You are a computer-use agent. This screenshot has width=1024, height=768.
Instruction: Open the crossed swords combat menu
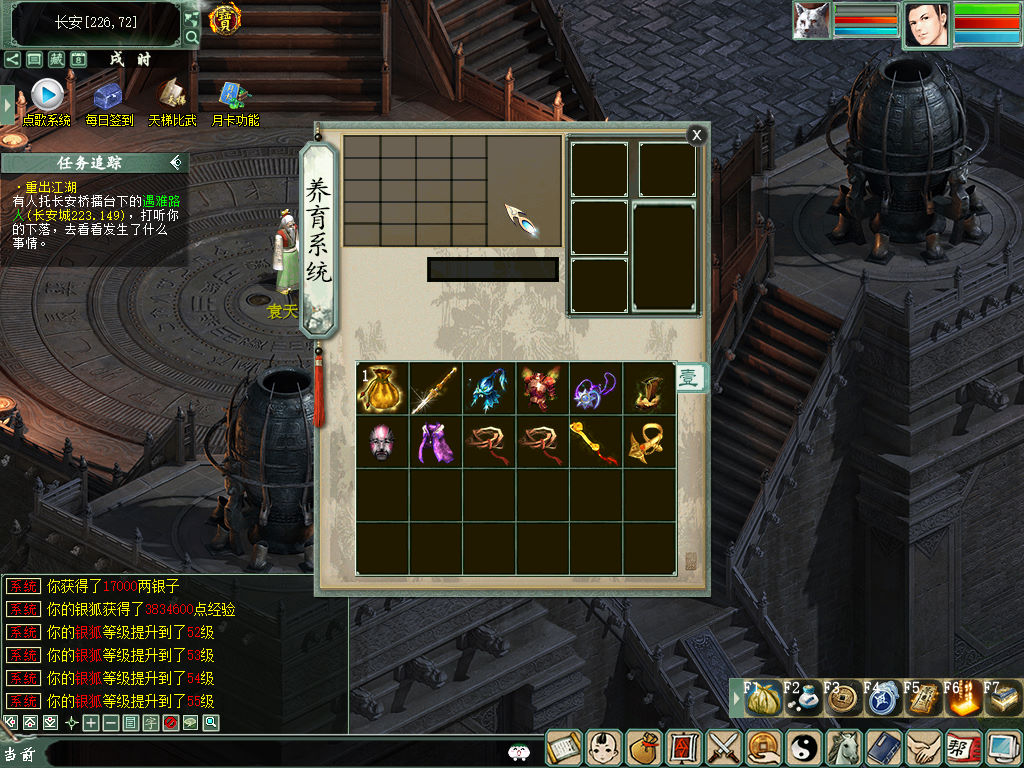(x=723, y=748)
